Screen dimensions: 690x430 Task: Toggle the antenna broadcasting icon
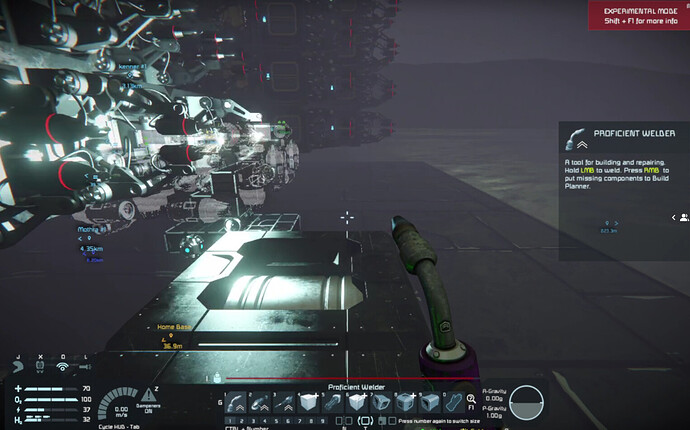click(x=63, y=366)
